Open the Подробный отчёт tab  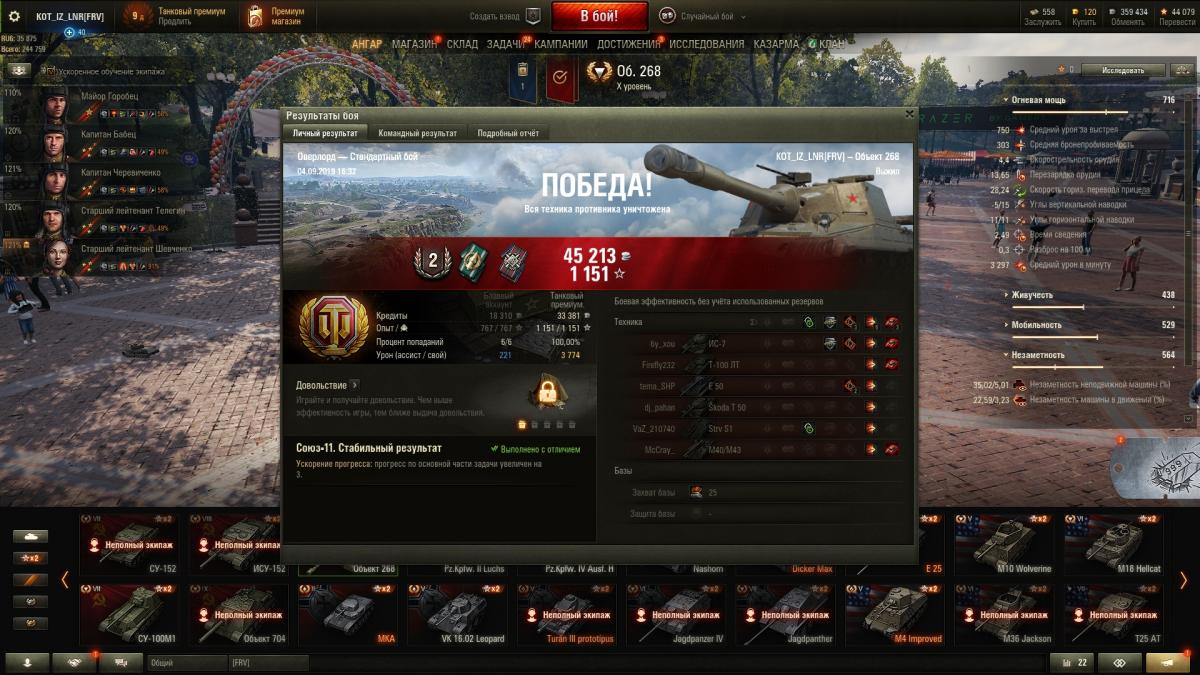pyautogui.click(x=507, y=133)
